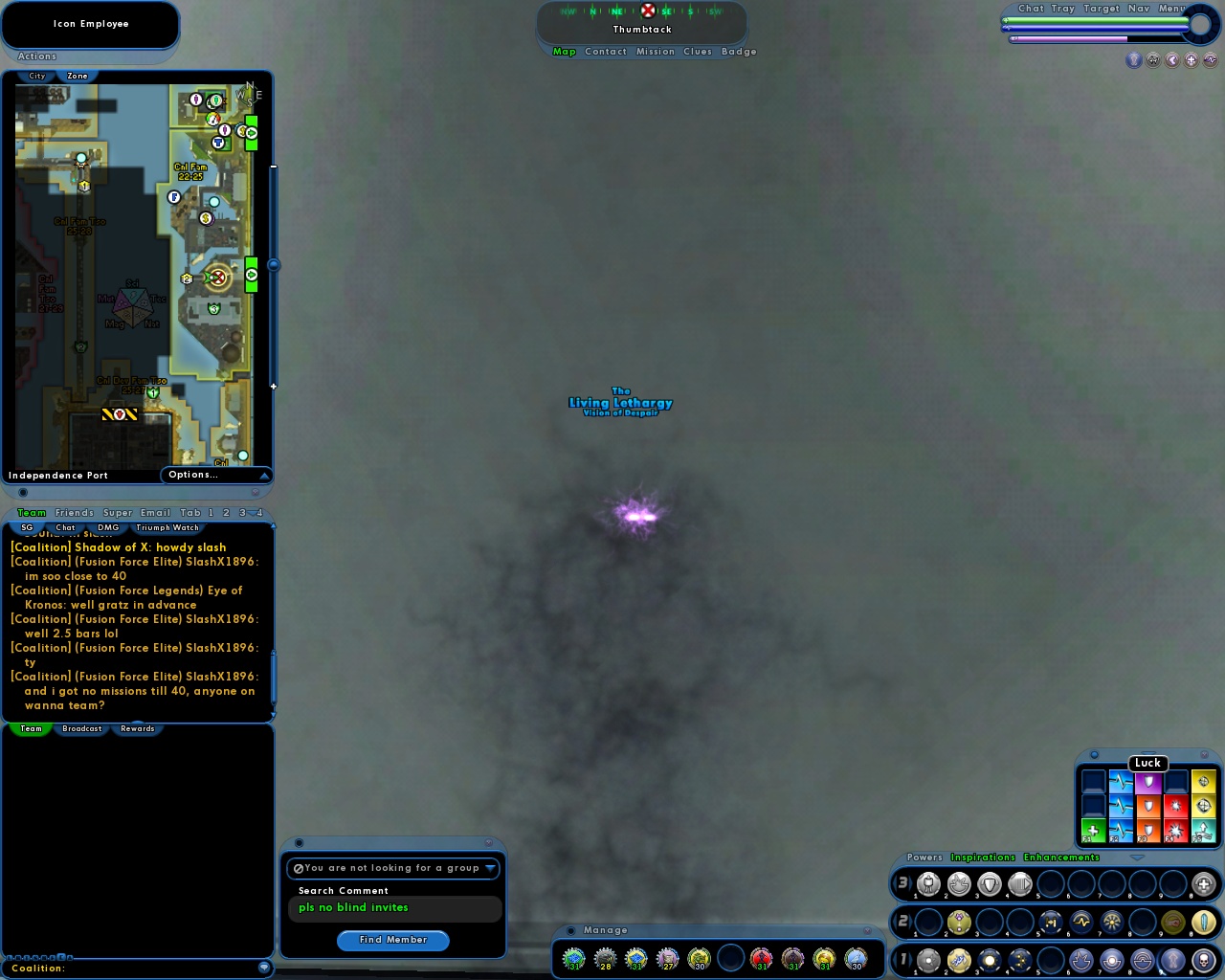
Task: Open the 'You are not looking for a group' dropdown
Action: coord(493,868)
